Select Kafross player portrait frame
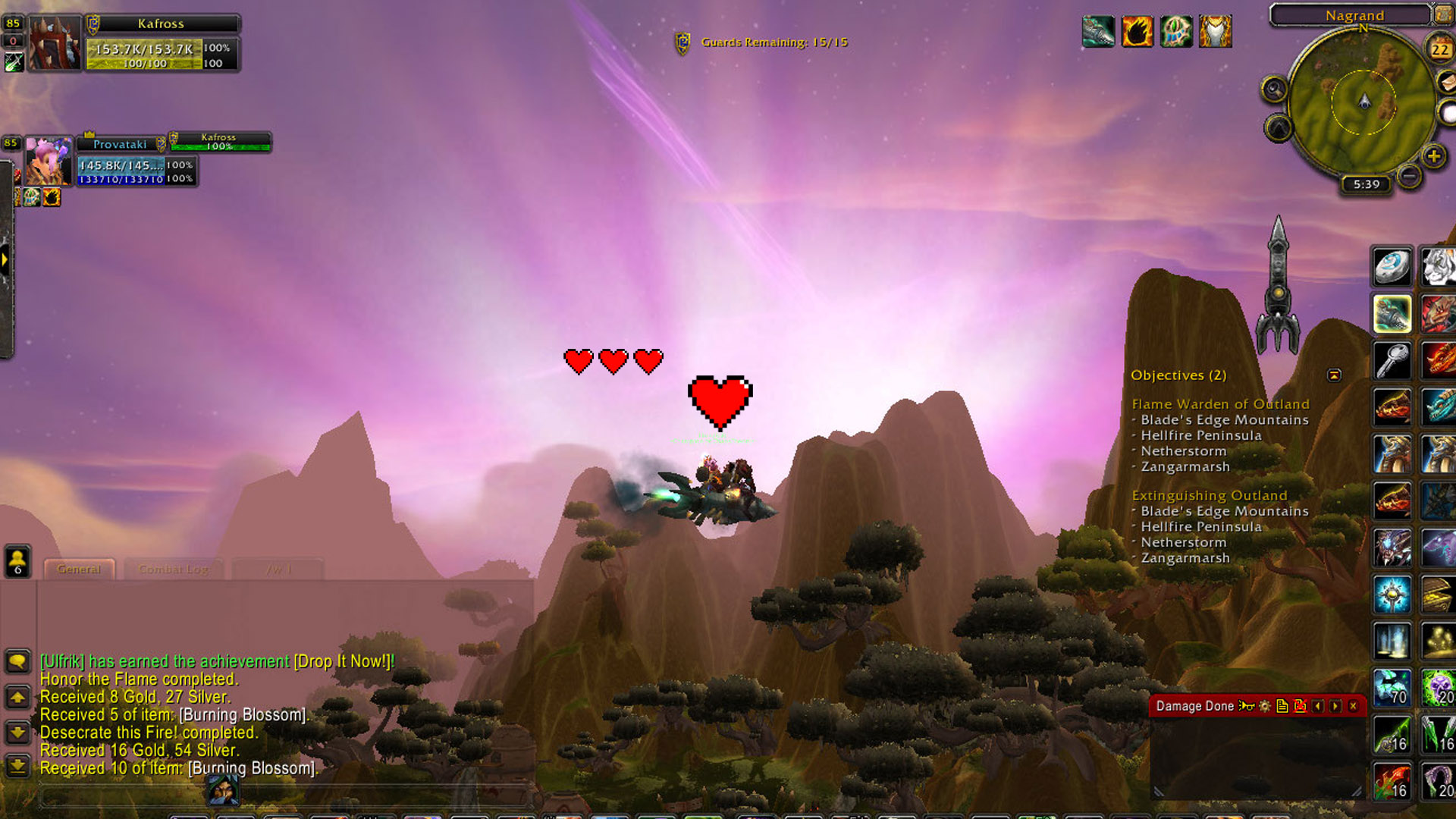The height and width of the screenshot is (819, 1456). point(54,44)
